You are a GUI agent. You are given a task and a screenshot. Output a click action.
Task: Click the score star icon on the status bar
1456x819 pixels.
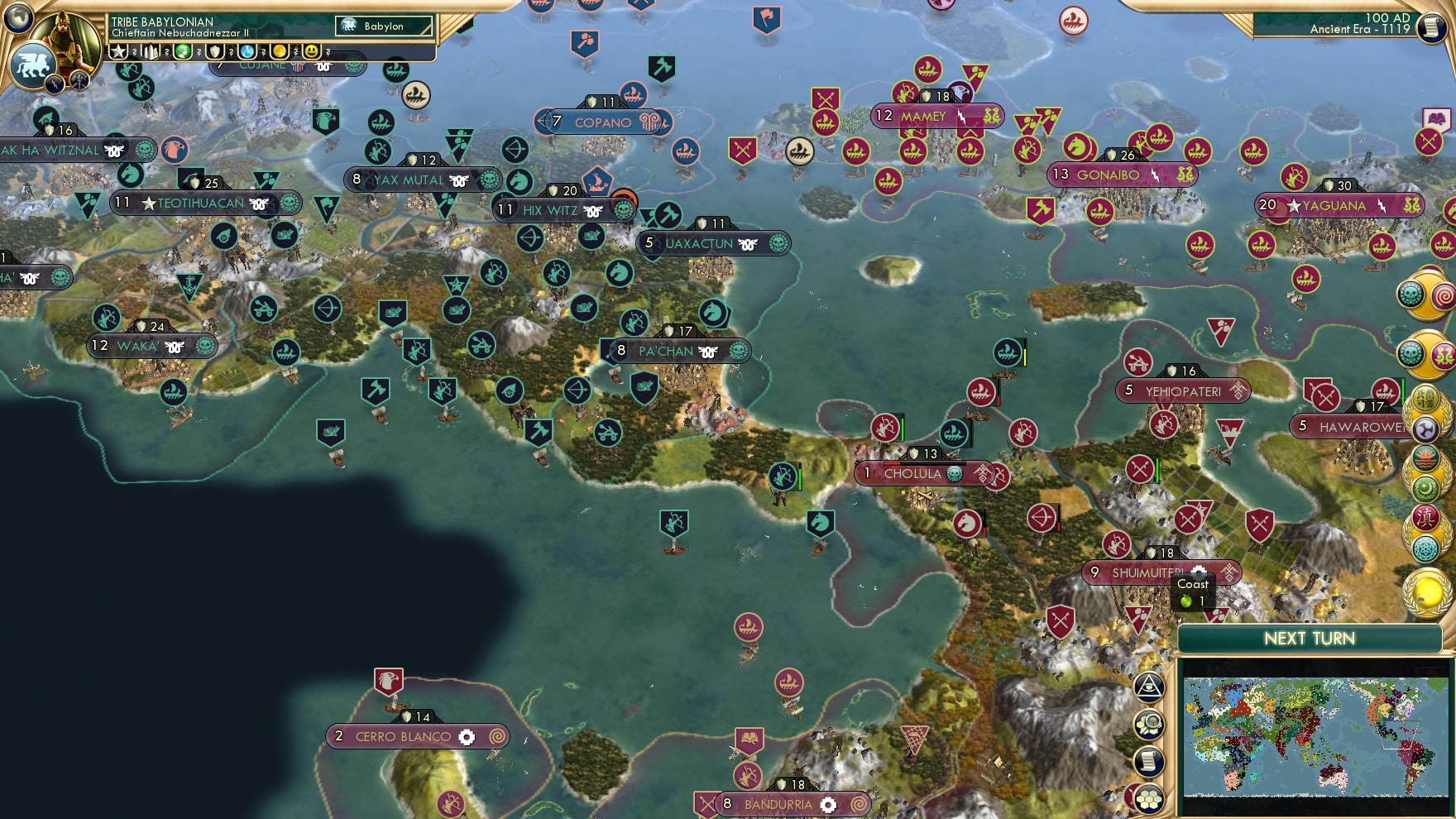pos(118,51)
